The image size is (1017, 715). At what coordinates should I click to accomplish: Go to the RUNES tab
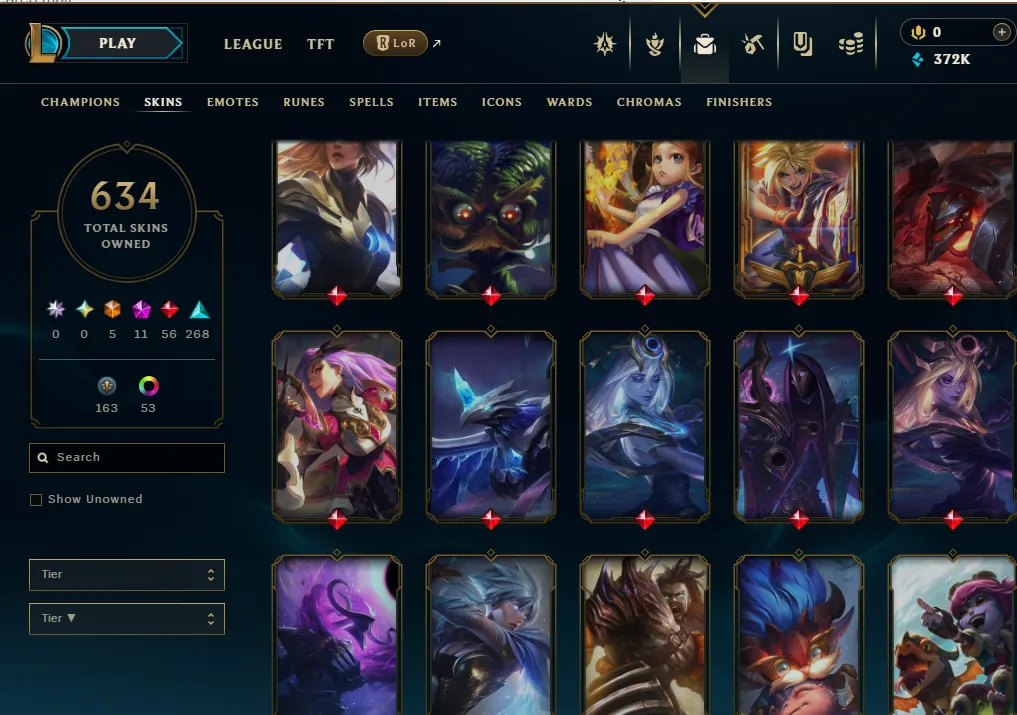[303, 102]
